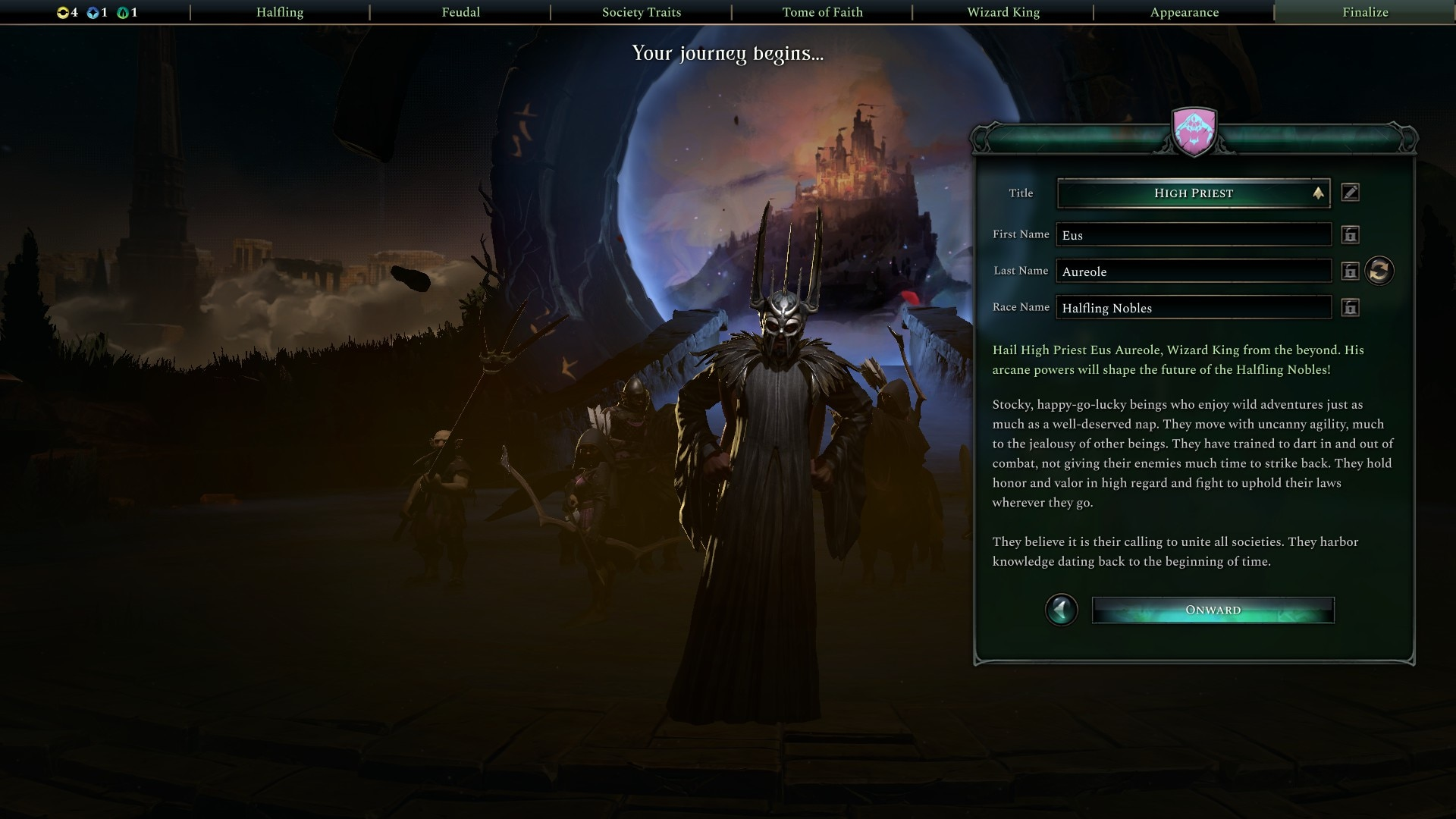
Task: Edit the Race Name field
Action: tap(1194, 308)
